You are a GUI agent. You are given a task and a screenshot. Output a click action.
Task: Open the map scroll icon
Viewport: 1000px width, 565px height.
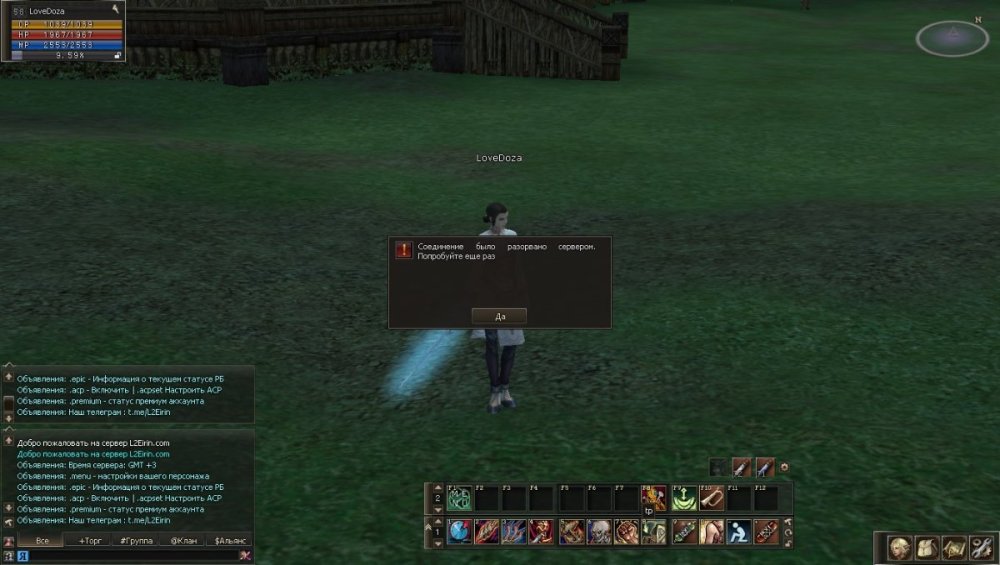[x=954, y=548]
